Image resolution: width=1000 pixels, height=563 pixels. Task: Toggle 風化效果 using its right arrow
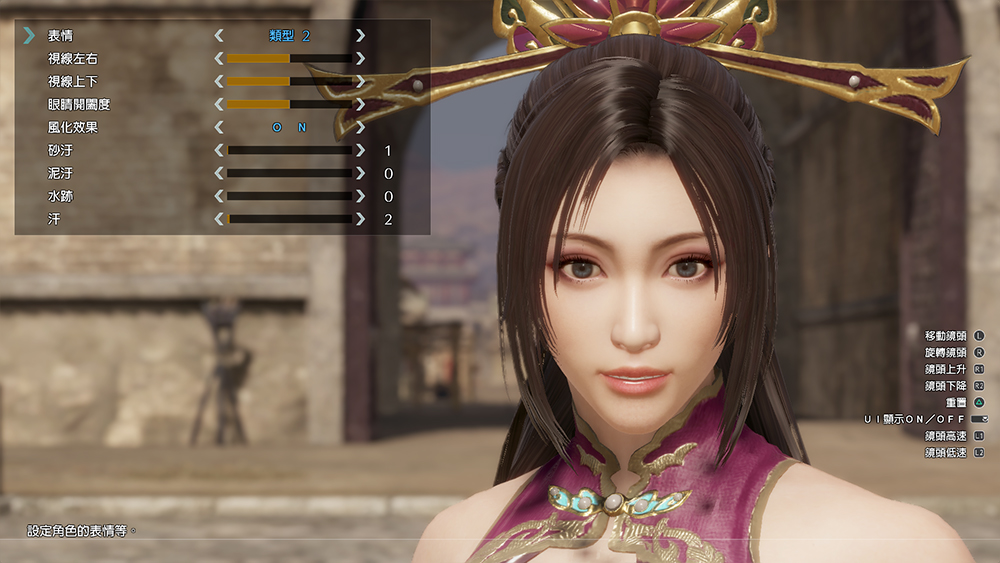click(360, 127)
